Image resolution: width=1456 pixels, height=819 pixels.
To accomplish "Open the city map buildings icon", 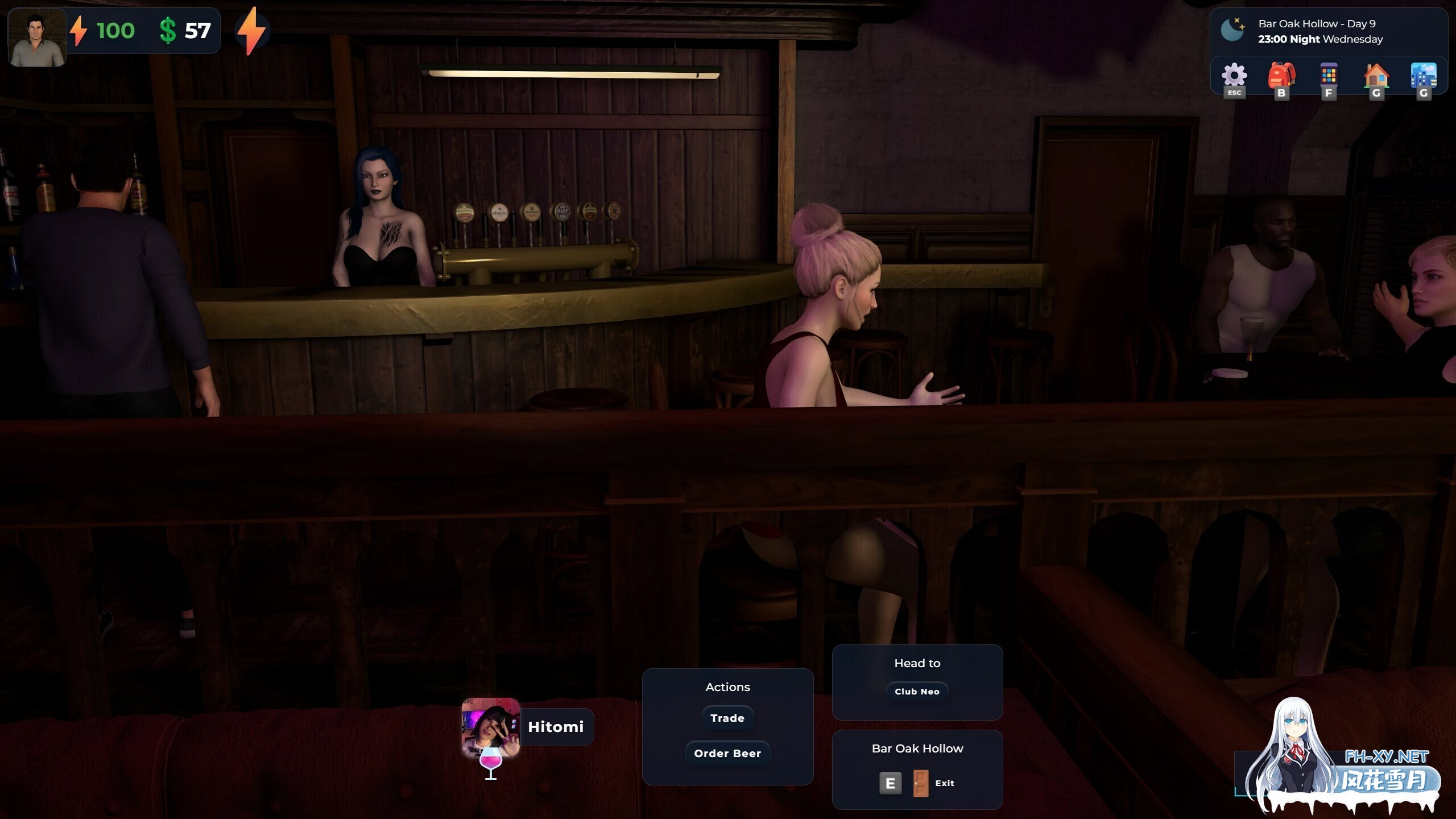I will tap(1423, 76).
